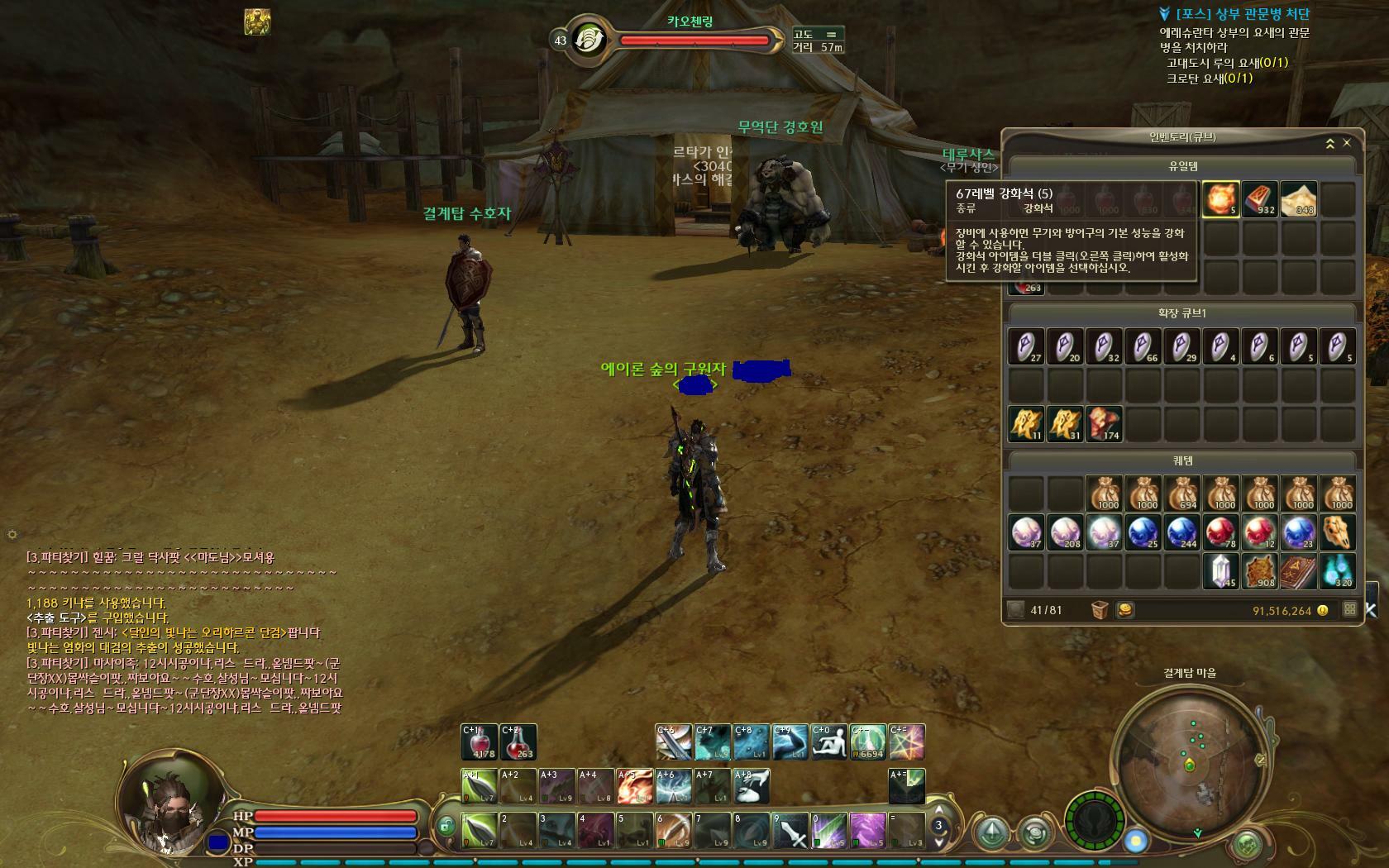Trigger the fire skill bound to A+5
Image resolution: width=1389 pixels, height=868 pixels.
click(x=635, y=786)
